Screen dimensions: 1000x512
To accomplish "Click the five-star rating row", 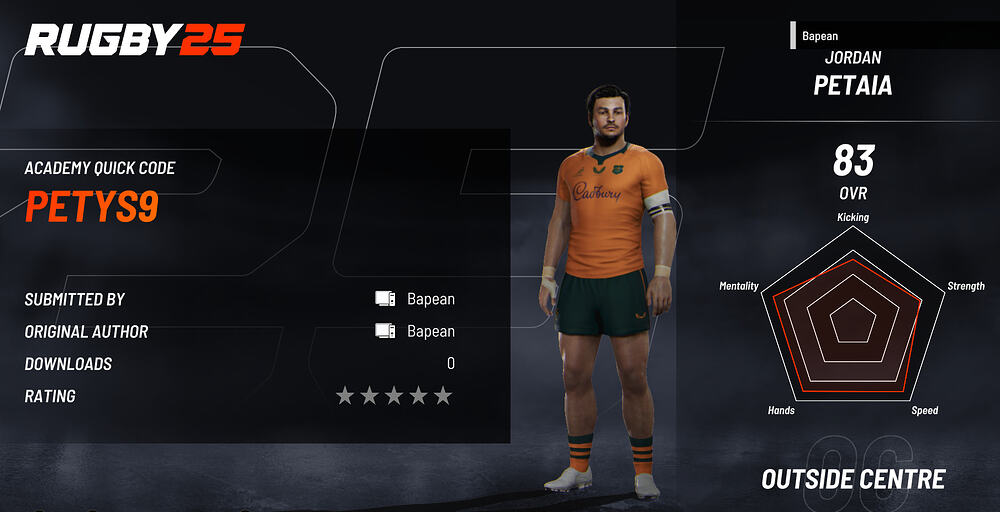I will click(394, 396).
